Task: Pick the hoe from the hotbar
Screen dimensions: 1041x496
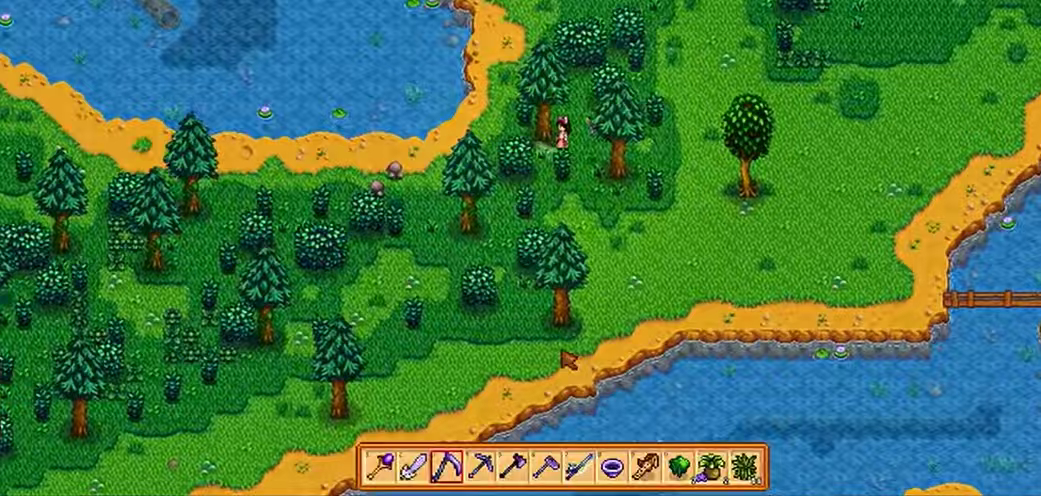Action: point(545,467)
